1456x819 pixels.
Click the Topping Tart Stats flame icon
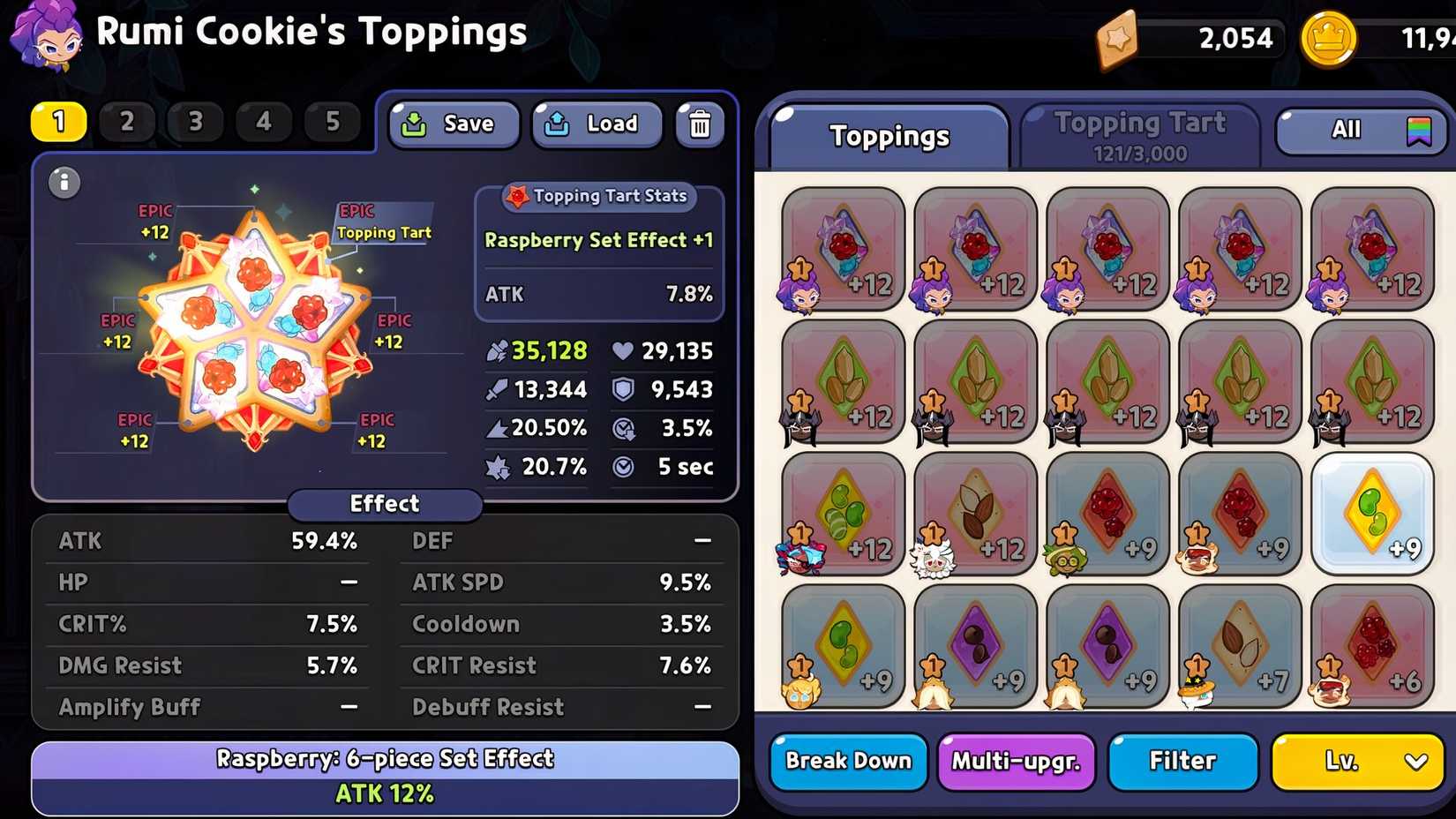[x=515, y=197]
